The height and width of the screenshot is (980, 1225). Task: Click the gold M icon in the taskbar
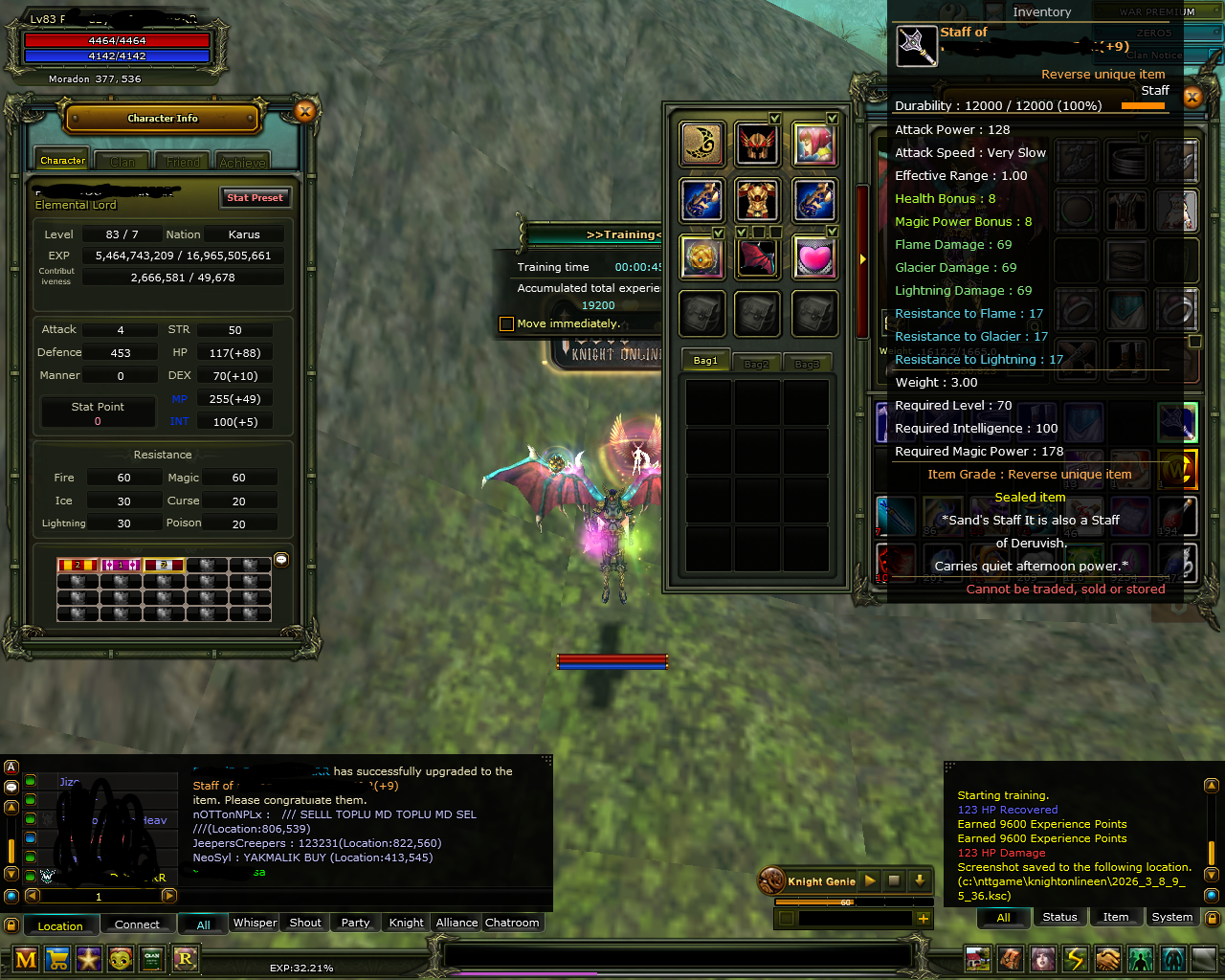point(24,959)
